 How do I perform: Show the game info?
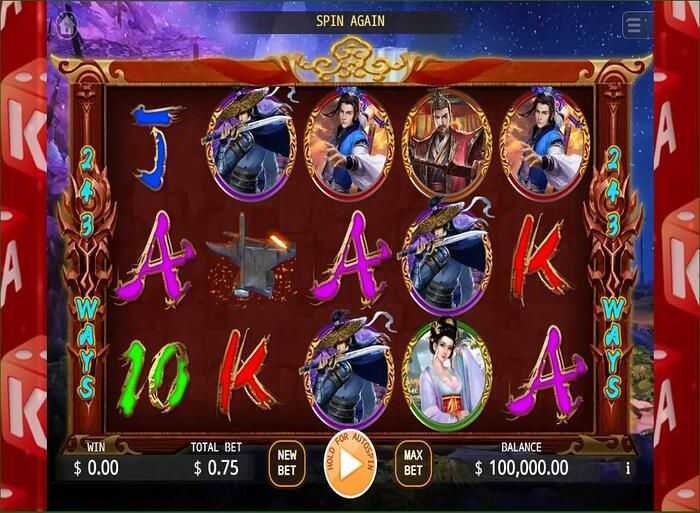point(628,467)
